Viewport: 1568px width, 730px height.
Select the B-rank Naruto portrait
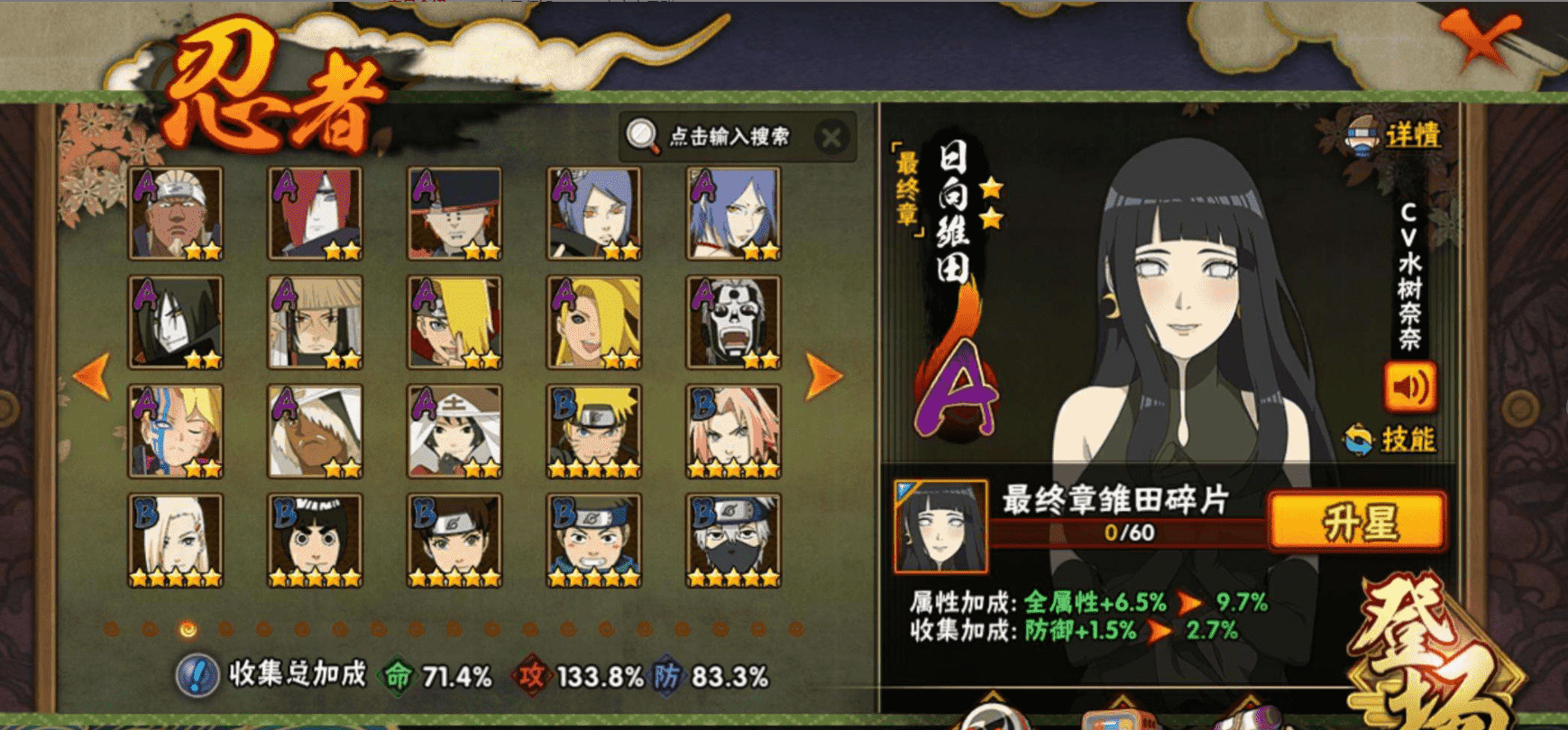coord(593,432)
